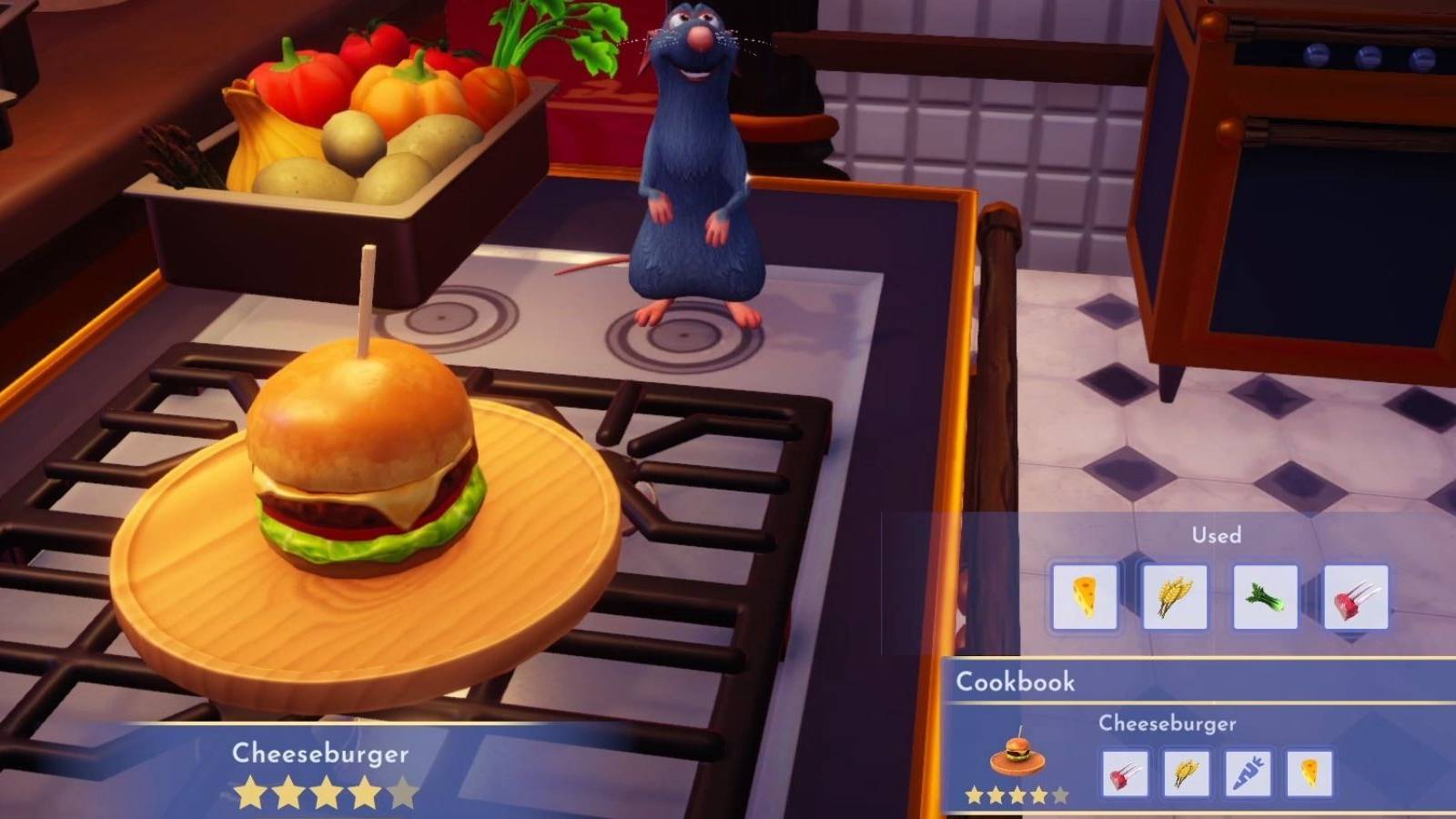Image resolution: width=1456 pixels, height=819 pixels.
Task: Click the Used panel label
Action: point(1217,536)
